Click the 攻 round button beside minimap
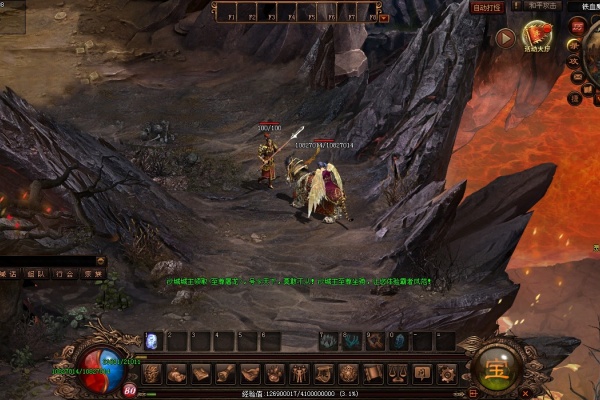The width and height of the screenshot is (600, 400). click(575, 62)
